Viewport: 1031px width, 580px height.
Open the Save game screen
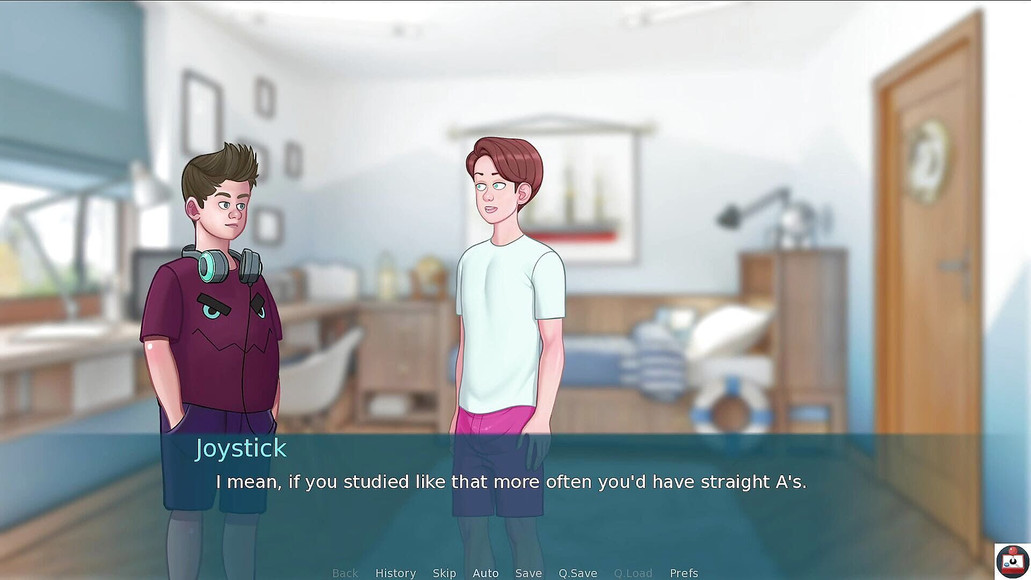pyautogui.click(x=528, y=573)
